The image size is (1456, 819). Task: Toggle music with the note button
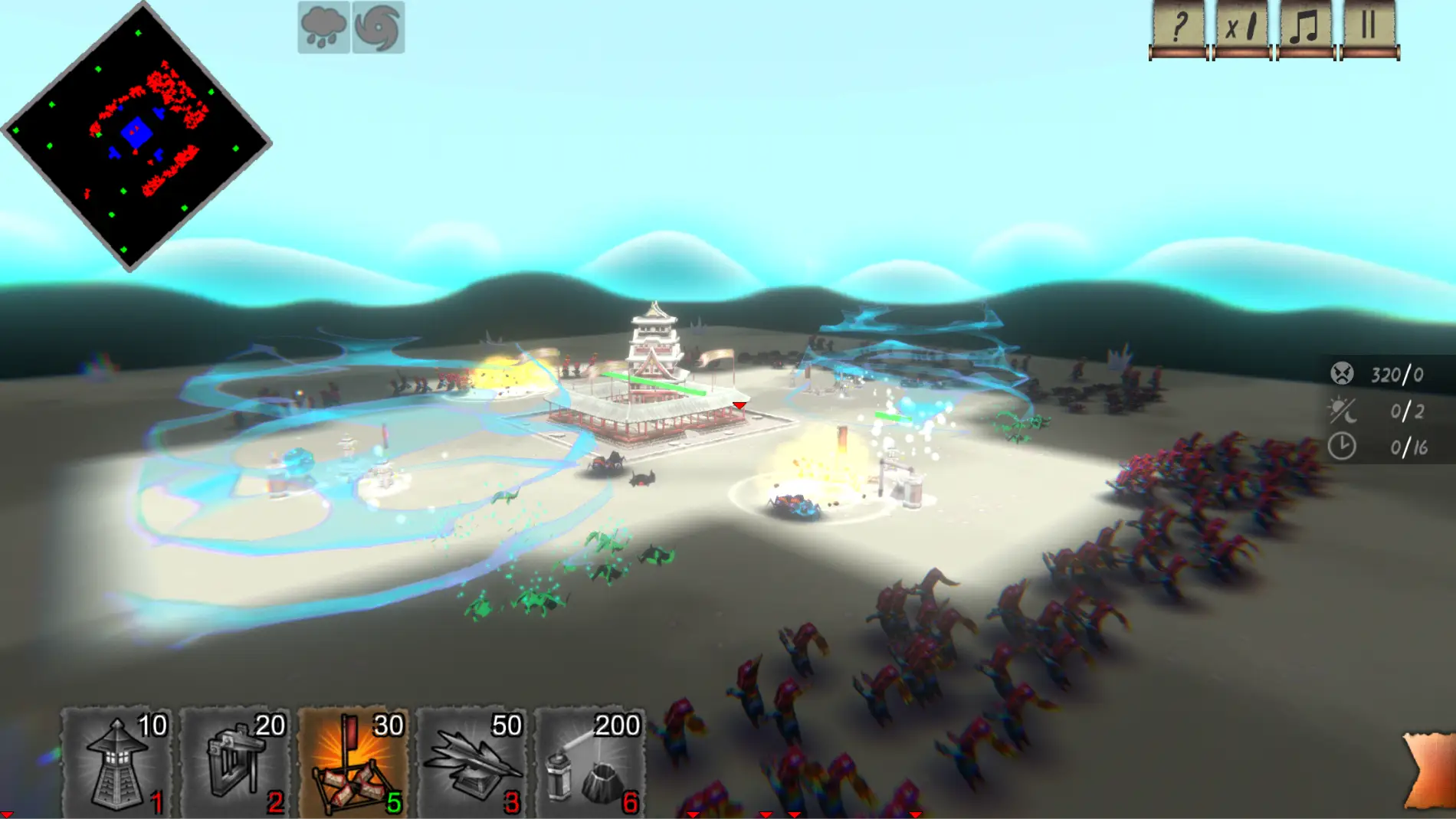click(x=1305, y=29)
